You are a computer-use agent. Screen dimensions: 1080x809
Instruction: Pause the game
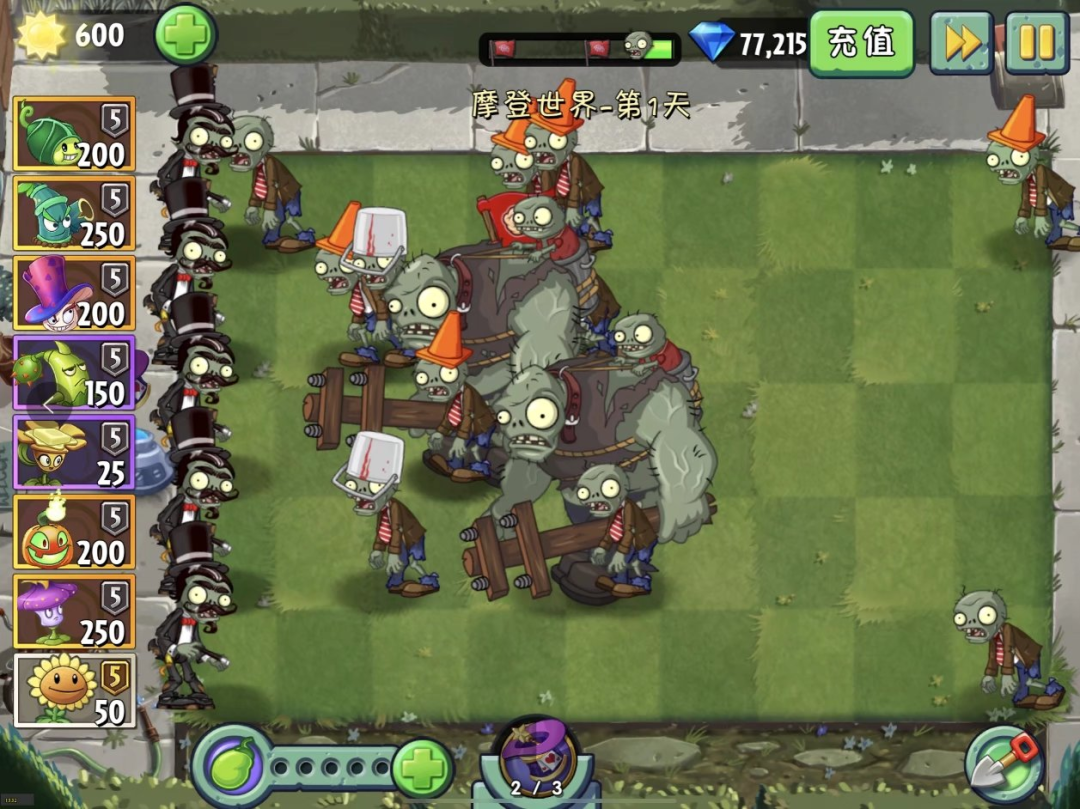[x=1036, y=43]
